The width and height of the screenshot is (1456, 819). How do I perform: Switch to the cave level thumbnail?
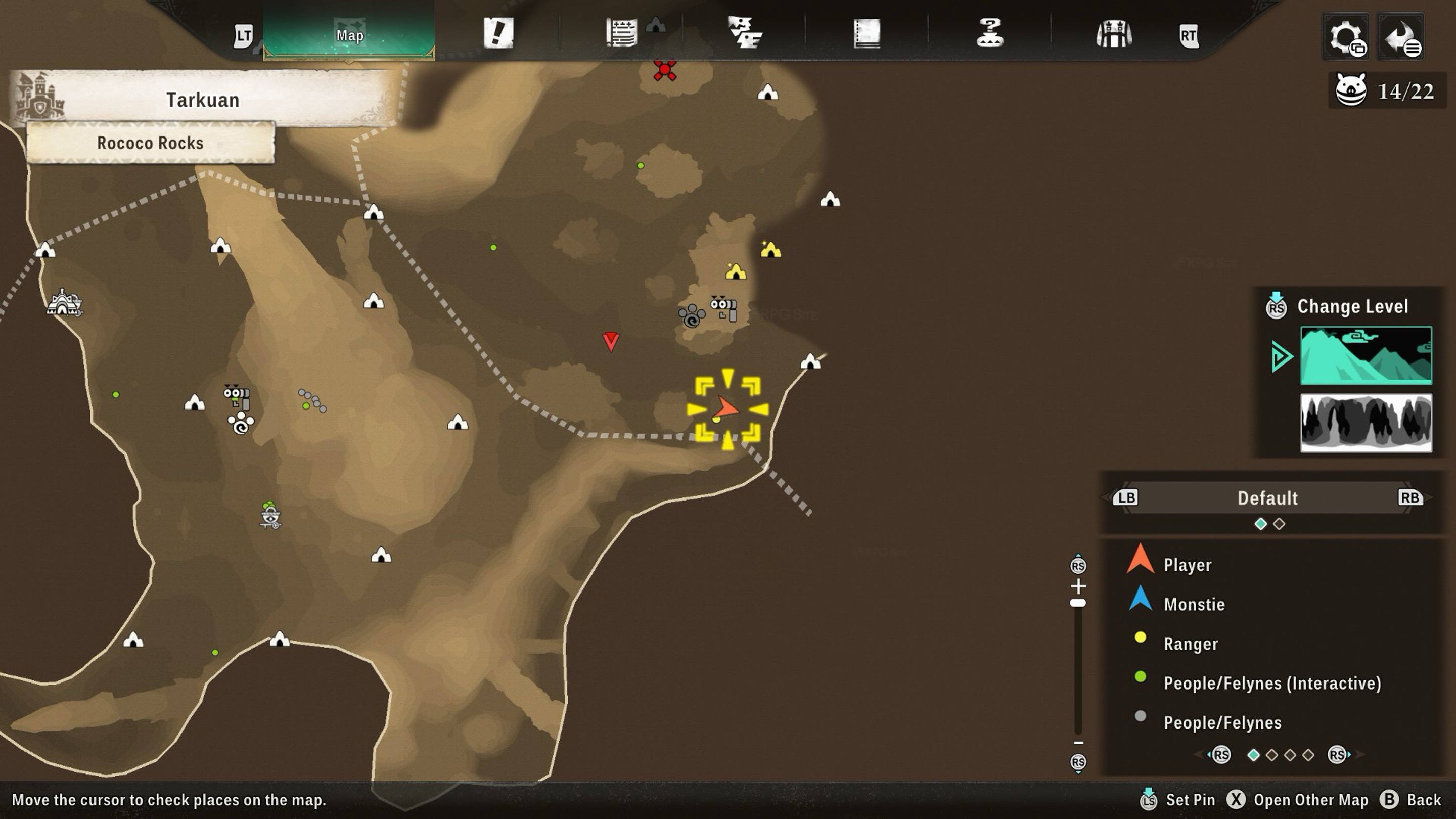pos(1366,423)
